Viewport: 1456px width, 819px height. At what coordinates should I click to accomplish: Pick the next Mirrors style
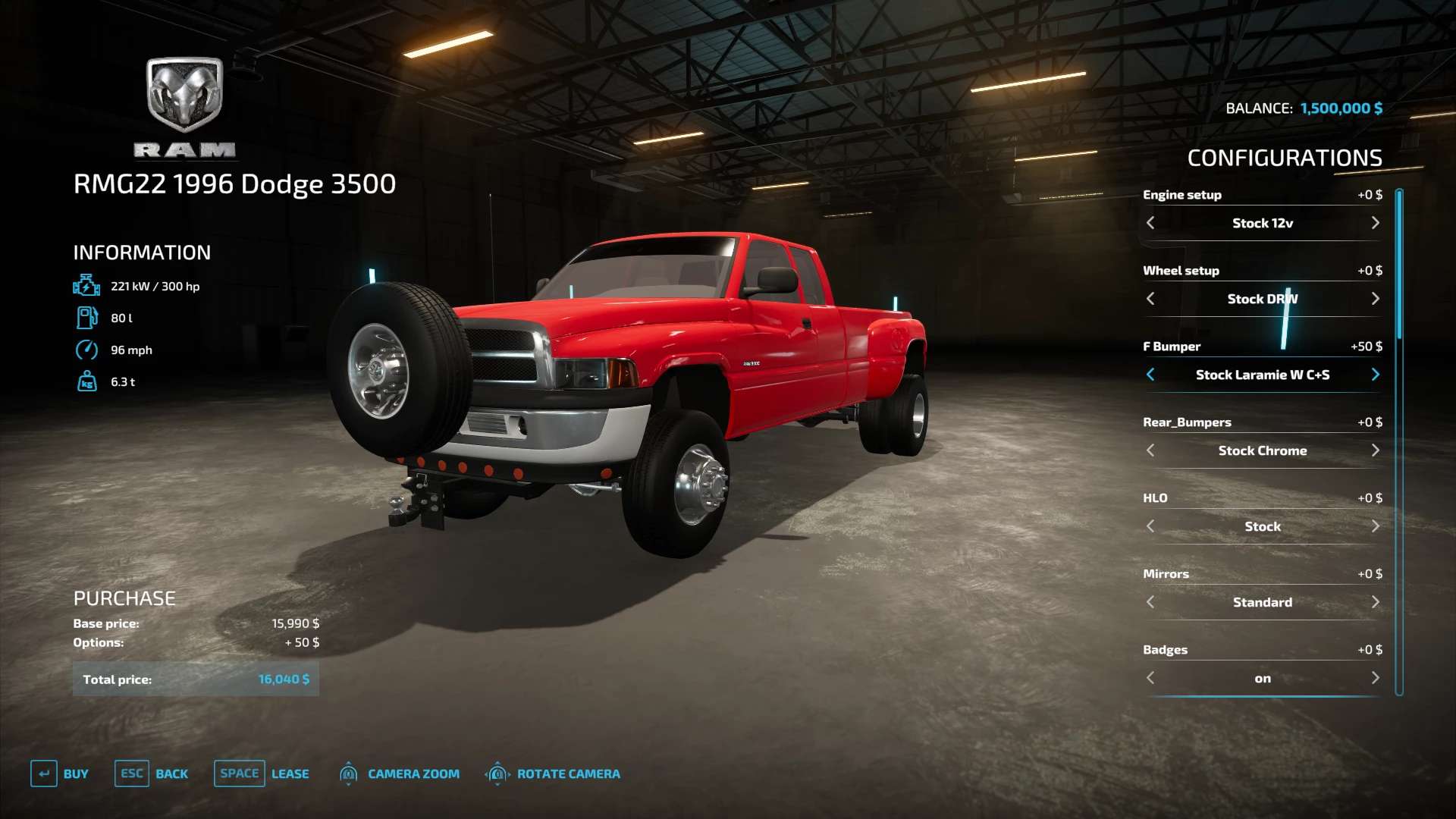tap(1375, 602)
